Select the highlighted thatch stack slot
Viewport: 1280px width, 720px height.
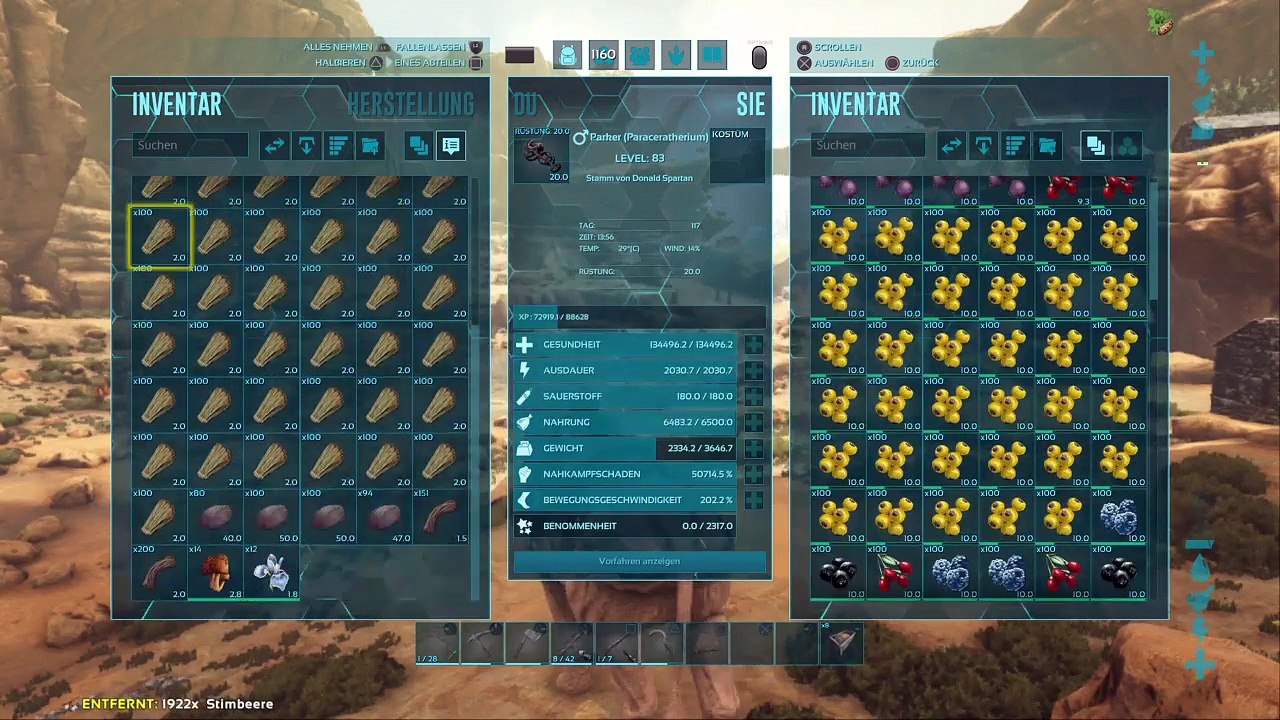point(160,237)
